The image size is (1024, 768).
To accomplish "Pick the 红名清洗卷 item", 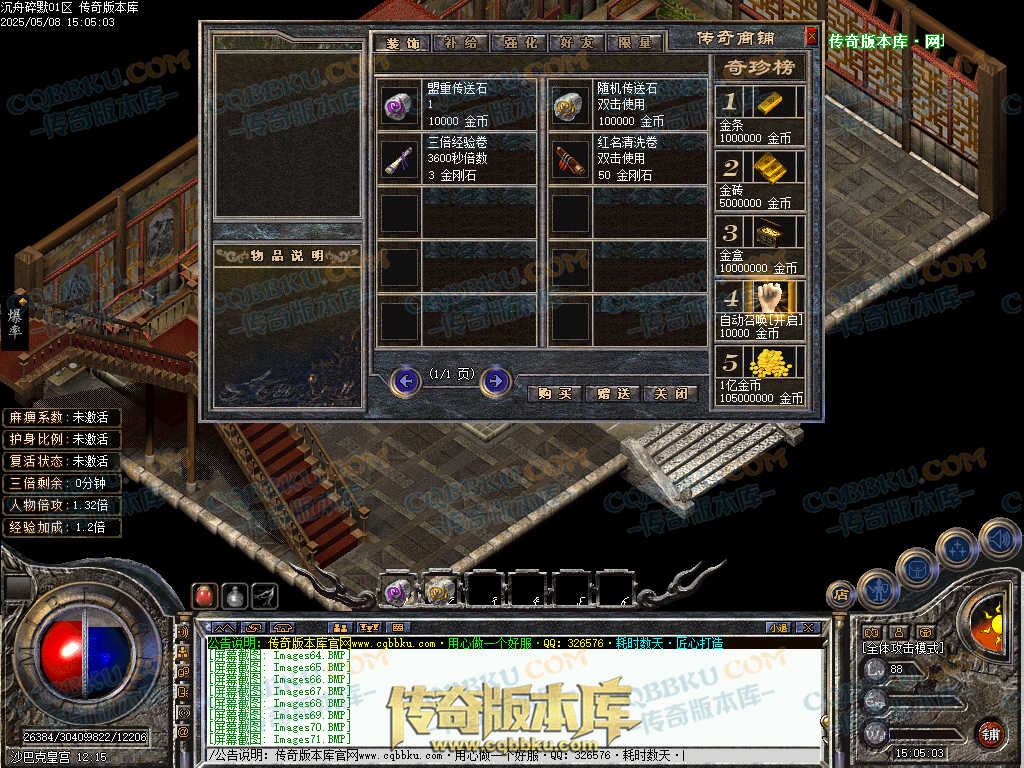I will (x=571, y=159).
